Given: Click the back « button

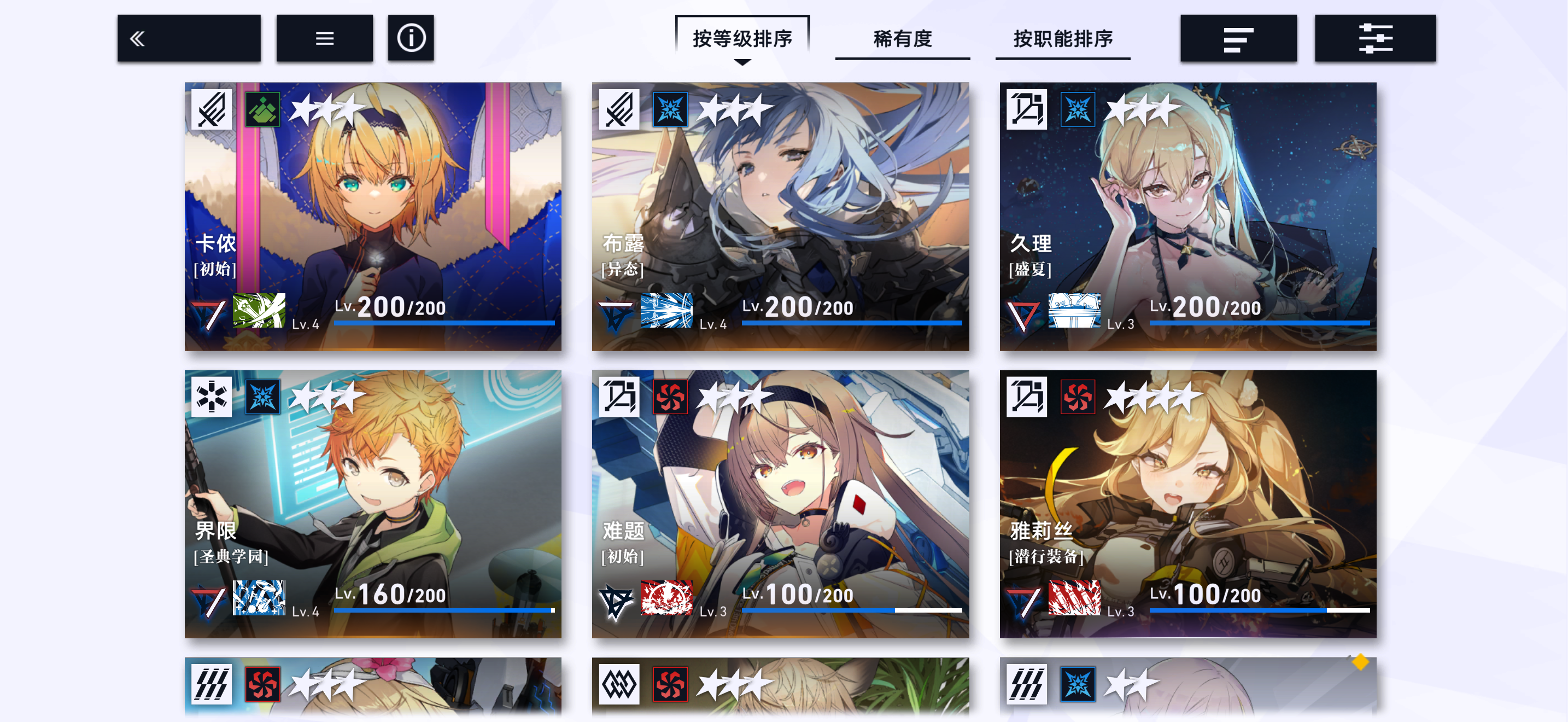Looking at the screenshot, I should (138, 38).
